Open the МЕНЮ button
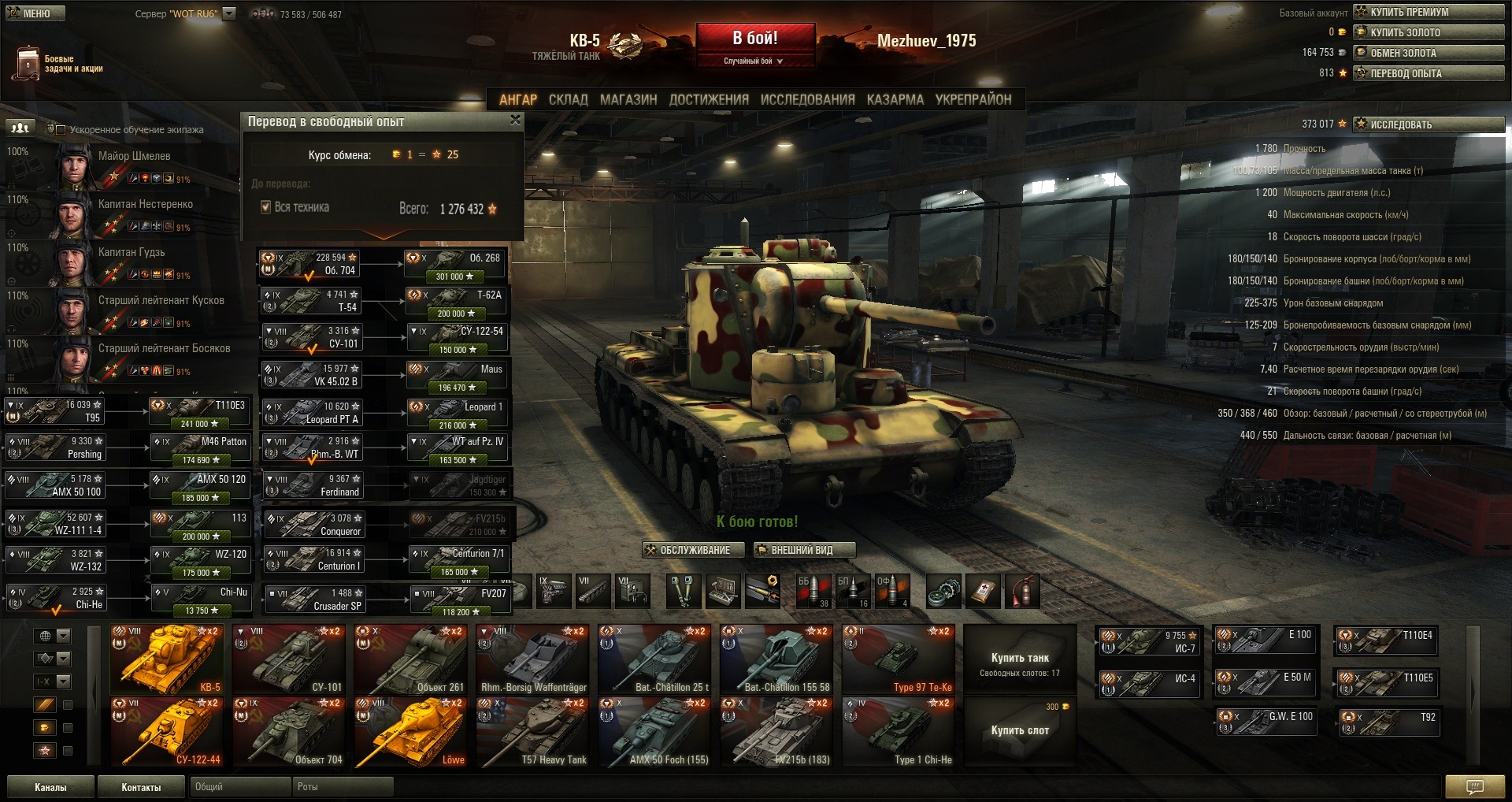Image resolution: width=1512 pixels, height=802 pixels. pyautogui.click(x=35, y=13)
